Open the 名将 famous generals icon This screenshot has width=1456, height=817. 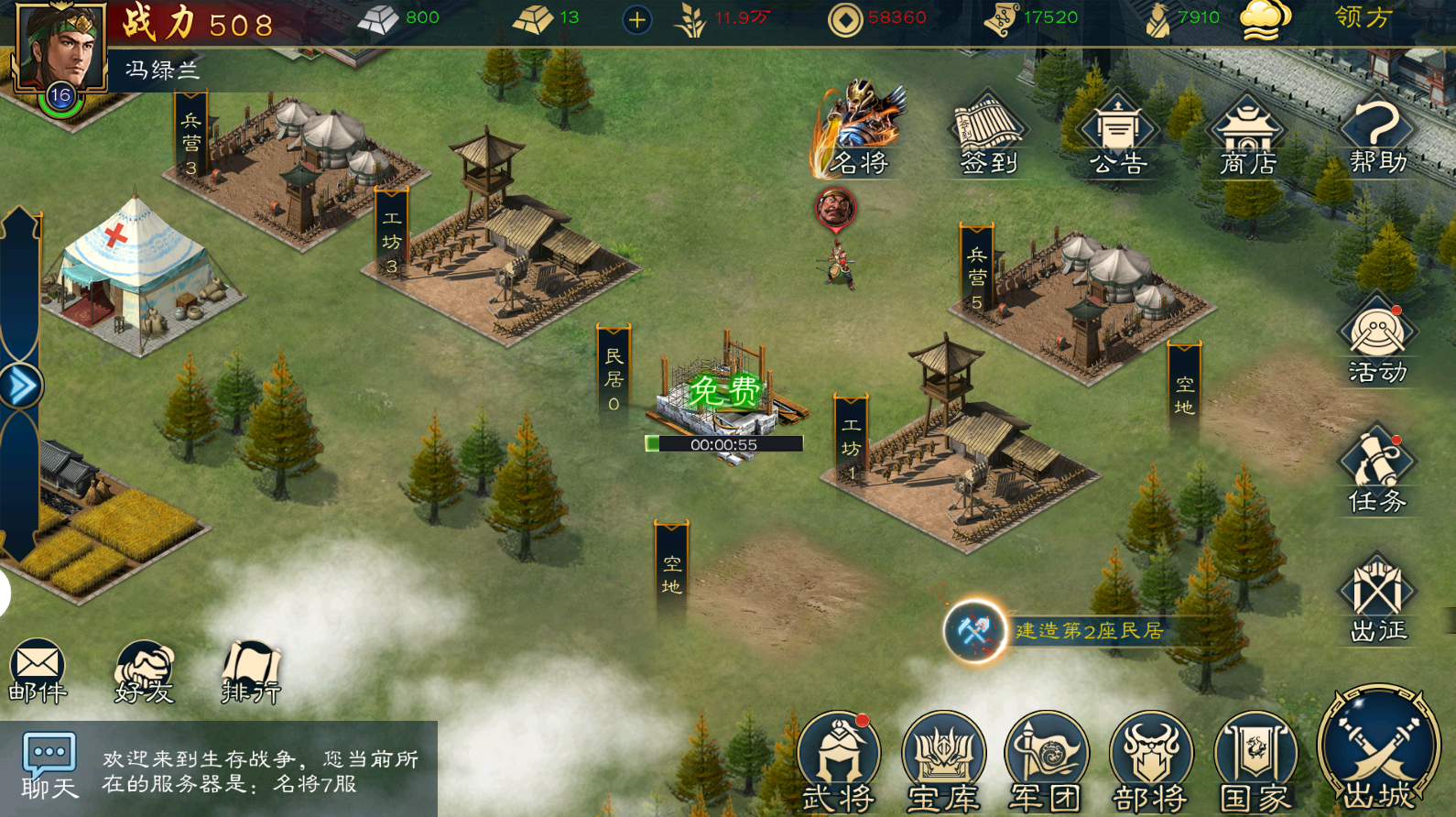click(x=859, y=131)
